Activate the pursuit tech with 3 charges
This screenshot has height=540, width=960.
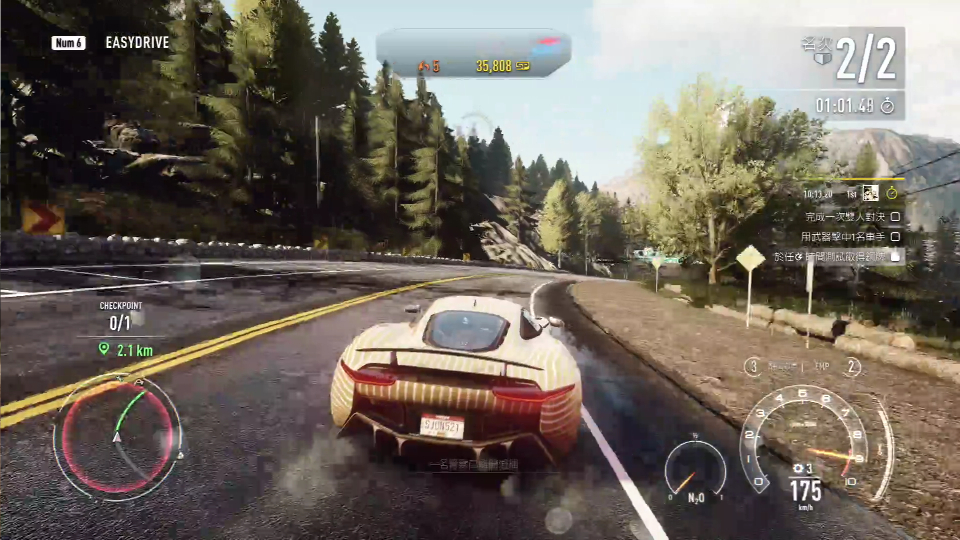tap(752, 367)
